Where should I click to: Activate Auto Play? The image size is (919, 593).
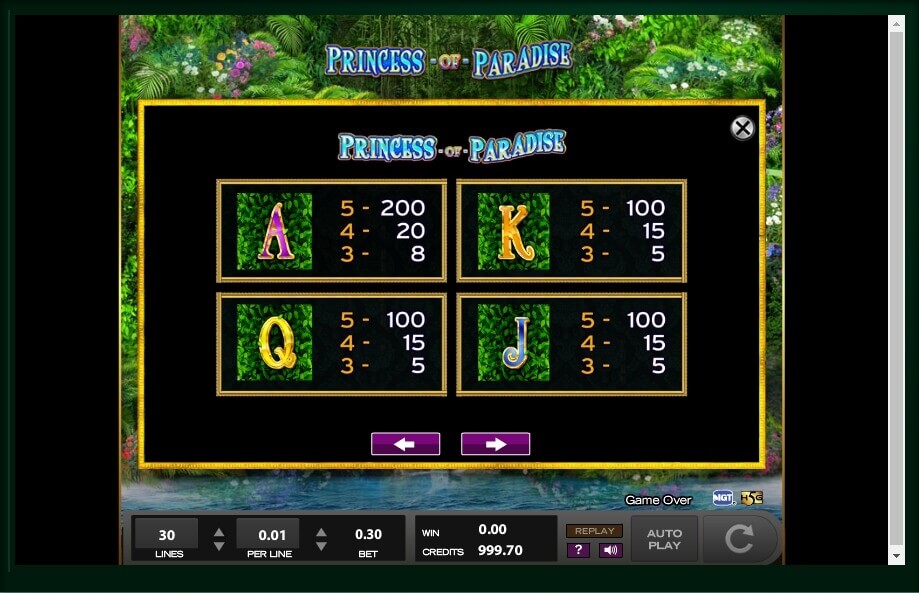point(664,539)
